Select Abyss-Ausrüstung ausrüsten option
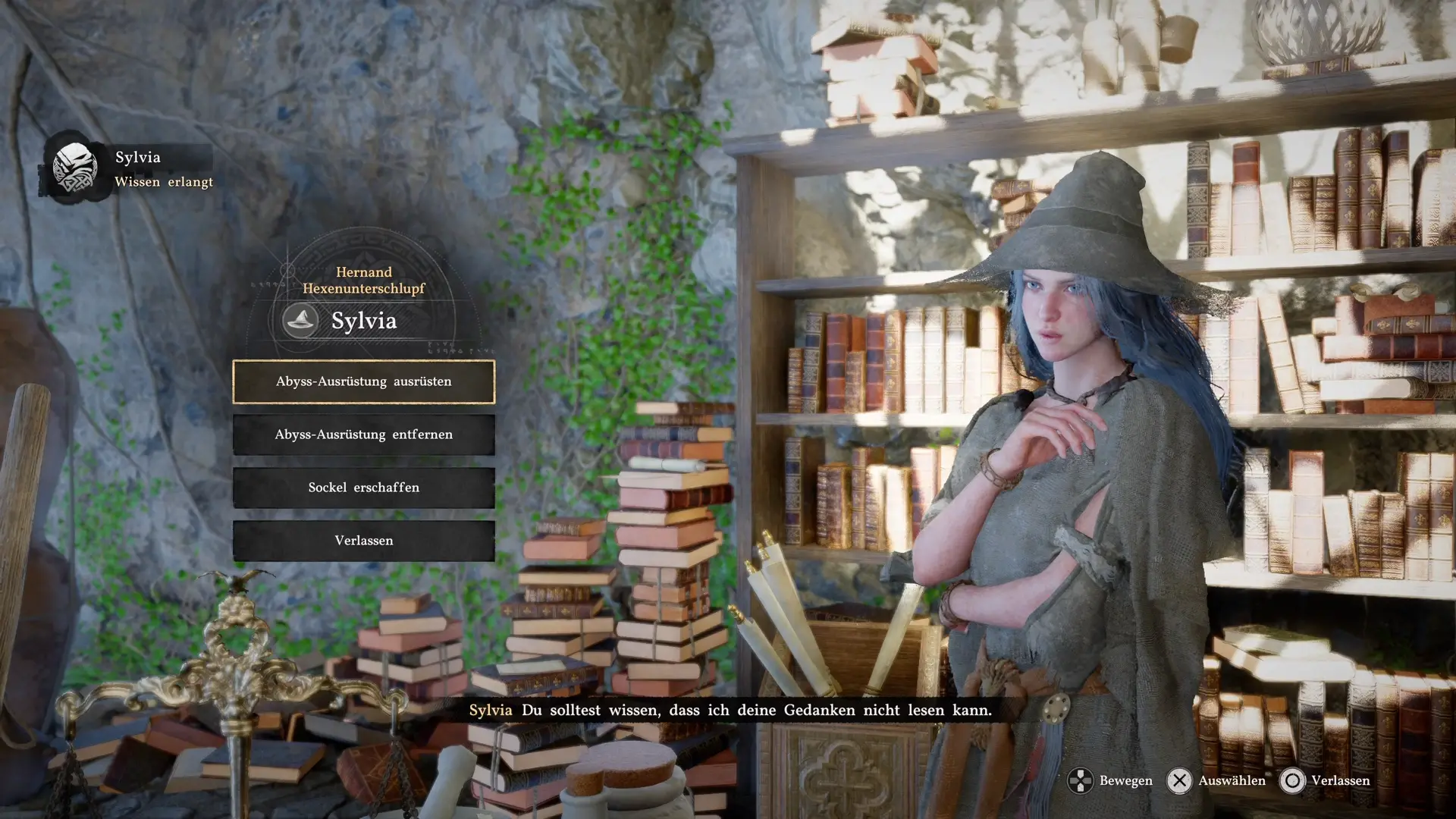 pyautogui.click(x=363, y=381)
